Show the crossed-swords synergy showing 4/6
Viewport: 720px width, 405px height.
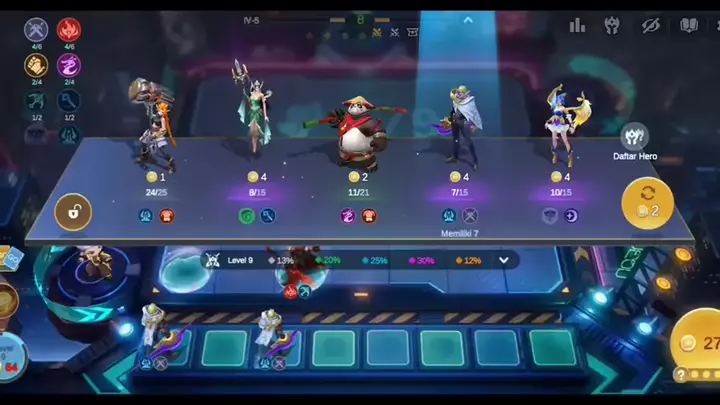click(x=36, y=30)
